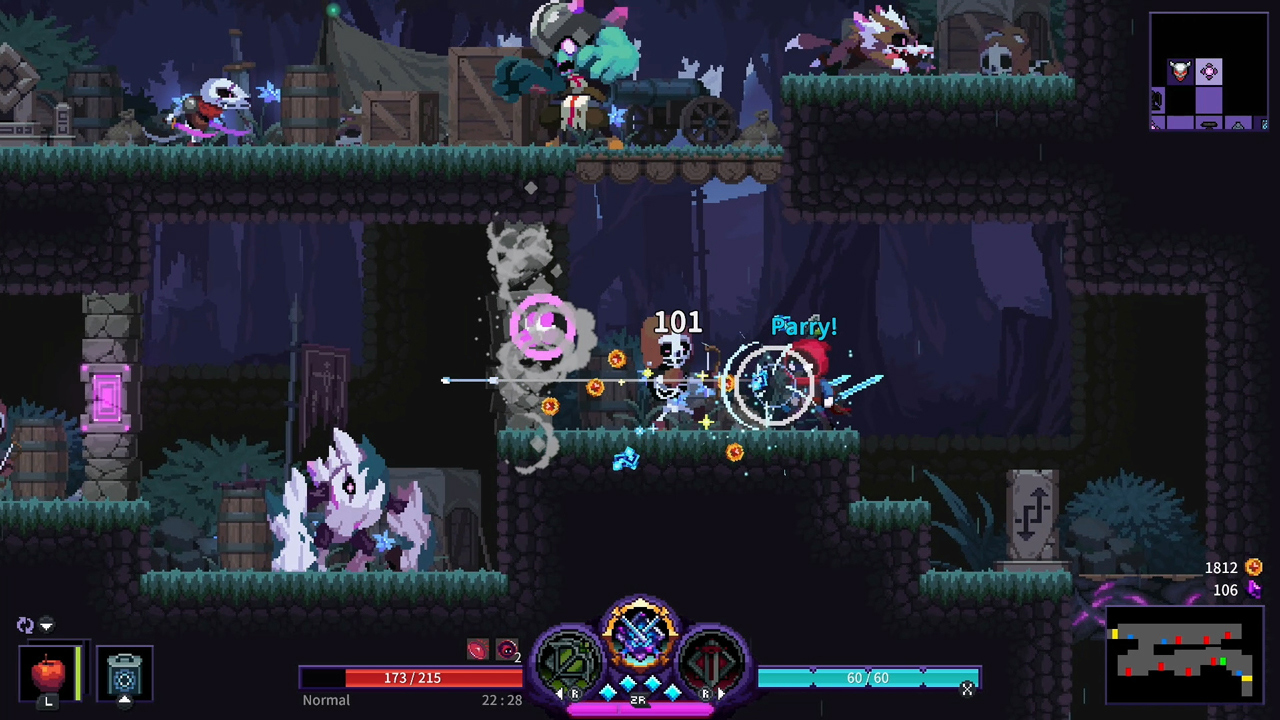The image size is (1280, 720).
Task: Click the pink gem currency icon showing 1812
Action: coord(1255,567)
